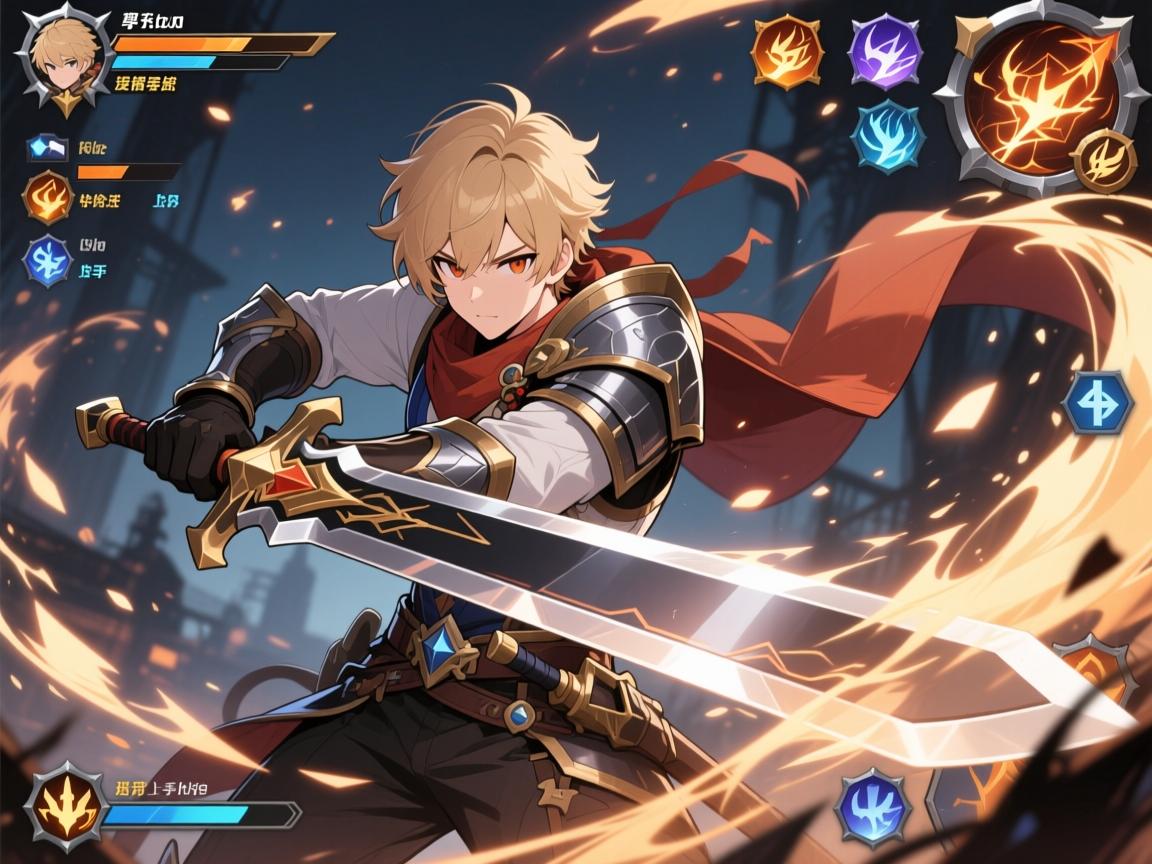
Task: Choose the blue rune buff on the left
Action: 48,261
